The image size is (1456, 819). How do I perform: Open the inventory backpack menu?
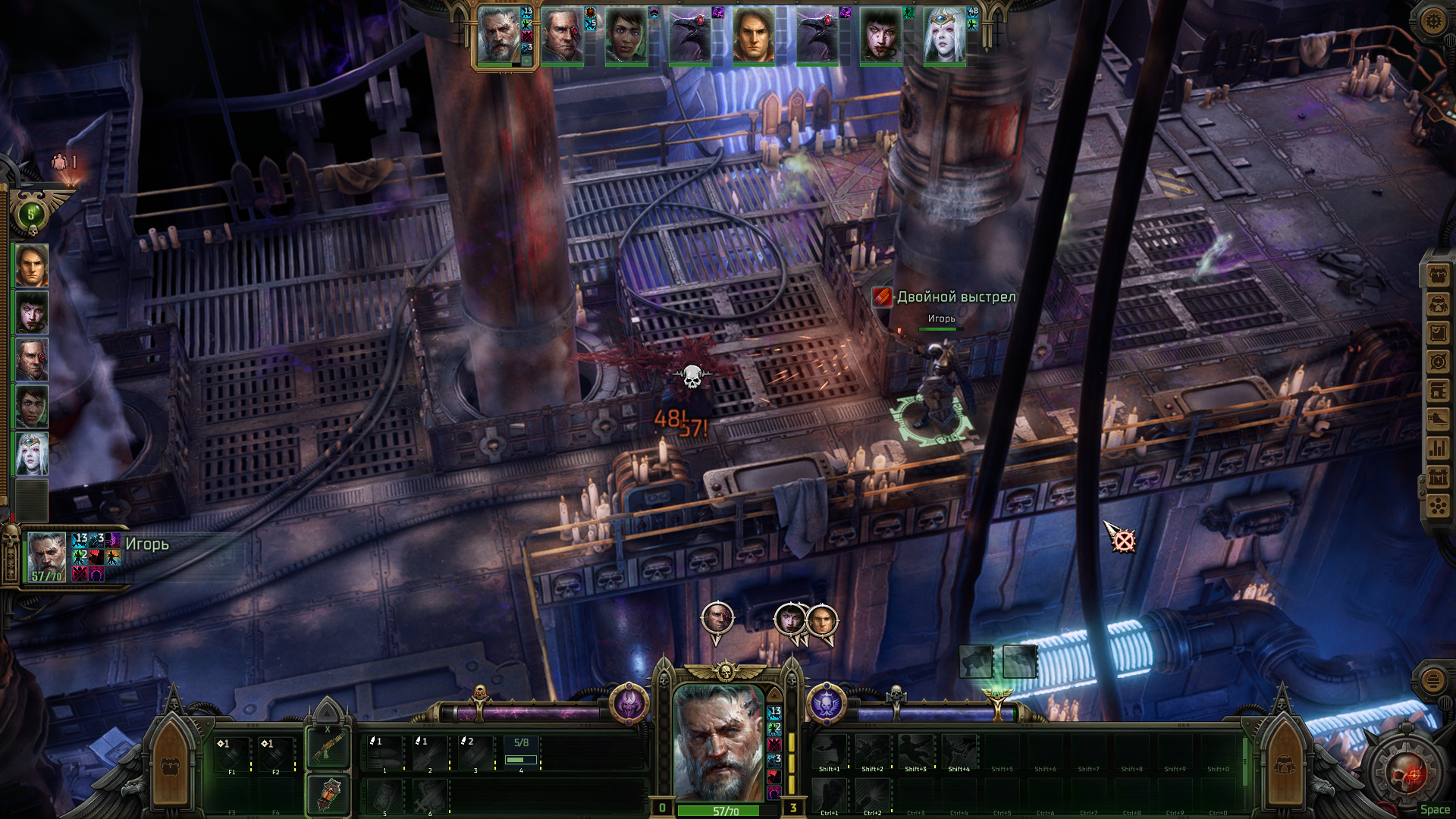coord(1438,275)
